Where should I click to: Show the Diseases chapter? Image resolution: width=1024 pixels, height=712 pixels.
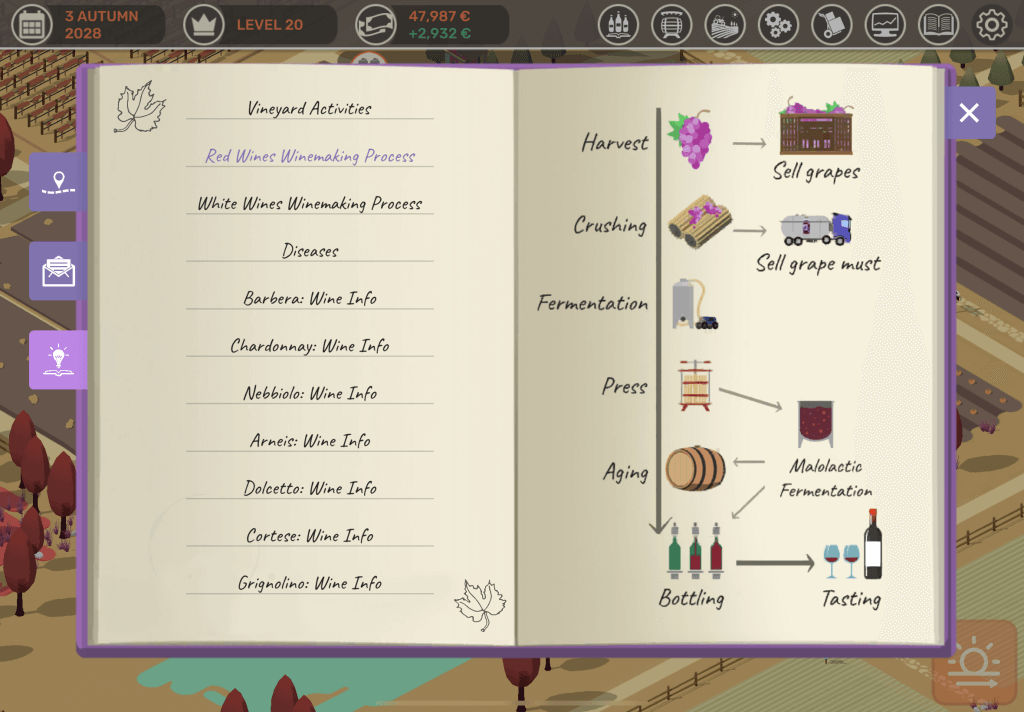click(x=309, y=251)
